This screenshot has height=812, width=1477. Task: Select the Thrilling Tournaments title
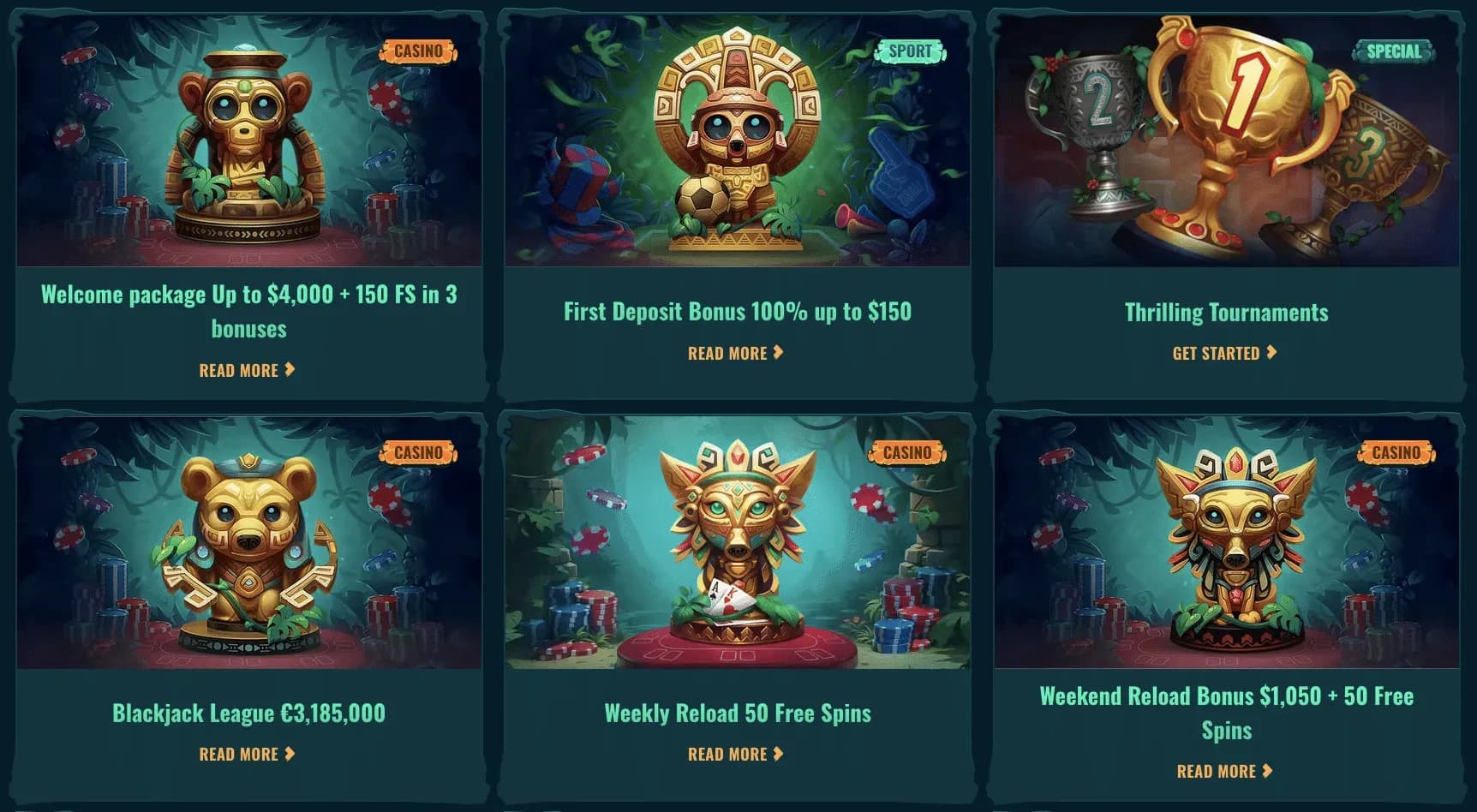coord(1225,312)
